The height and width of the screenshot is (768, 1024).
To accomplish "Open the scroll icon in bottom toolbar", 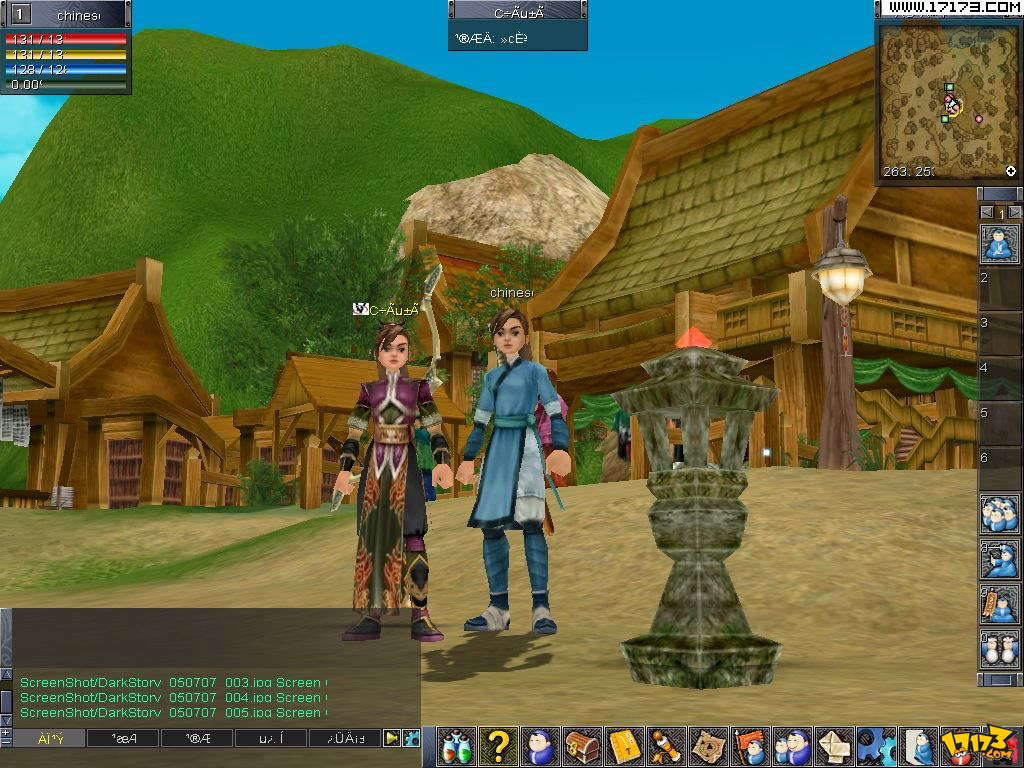I will click(x=666, y=746).
